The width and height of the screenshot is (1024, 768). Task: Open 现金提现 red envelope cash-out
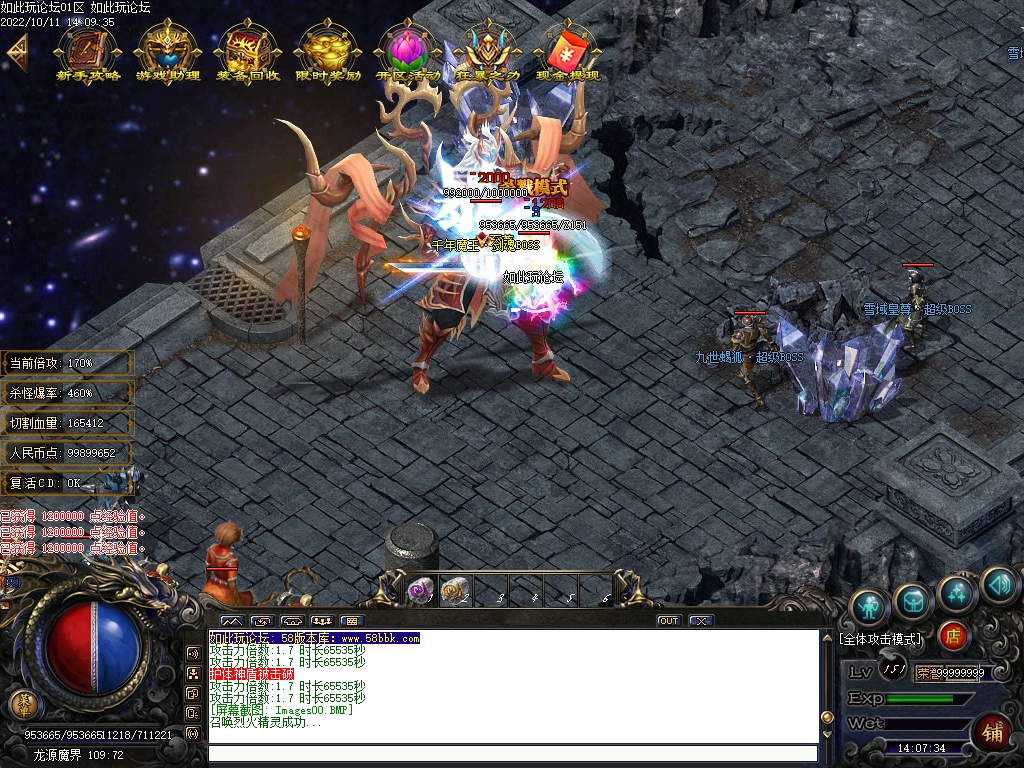[x=567, y=48]
